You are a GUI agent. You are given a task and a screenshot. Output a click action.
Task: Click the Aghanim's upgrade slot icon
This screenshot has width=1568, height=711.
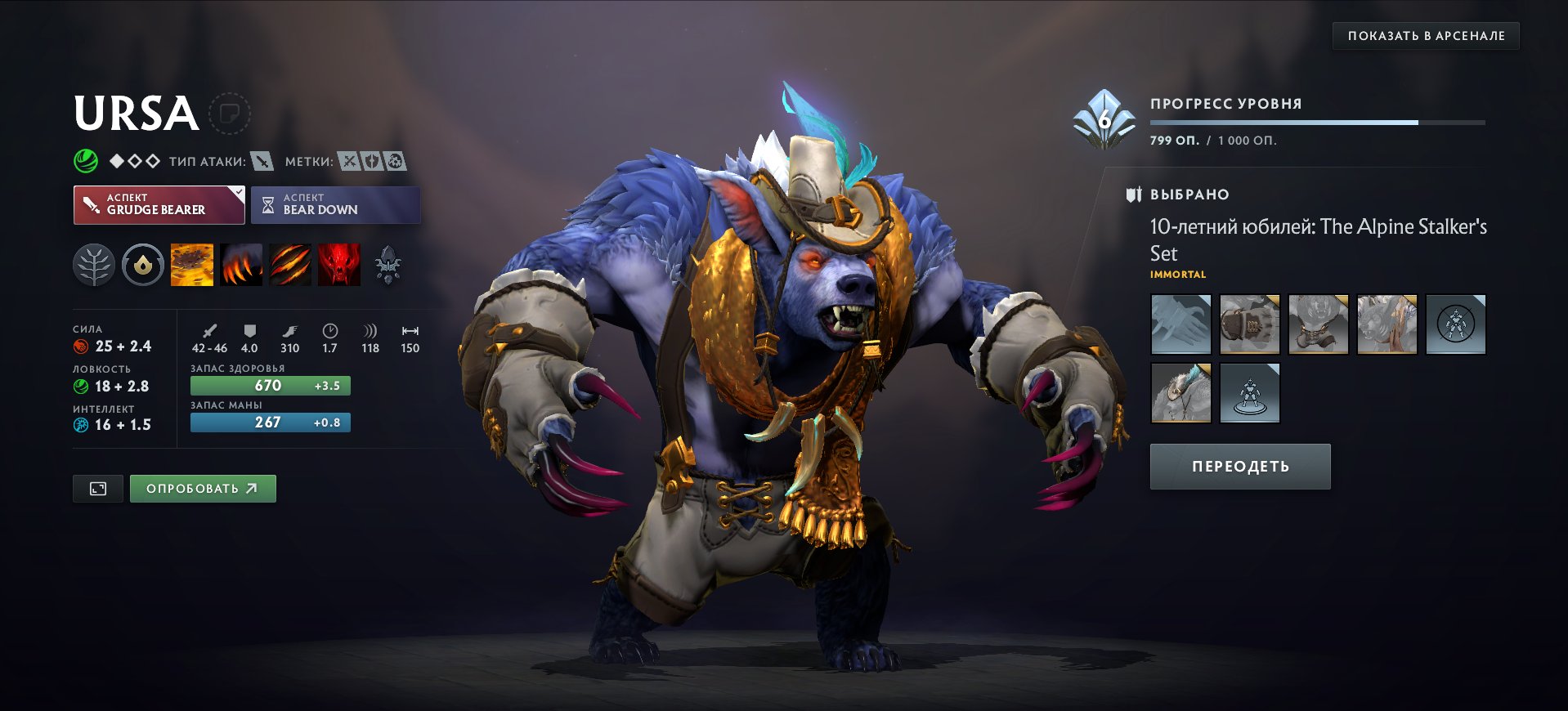click(x=390, y=263)
